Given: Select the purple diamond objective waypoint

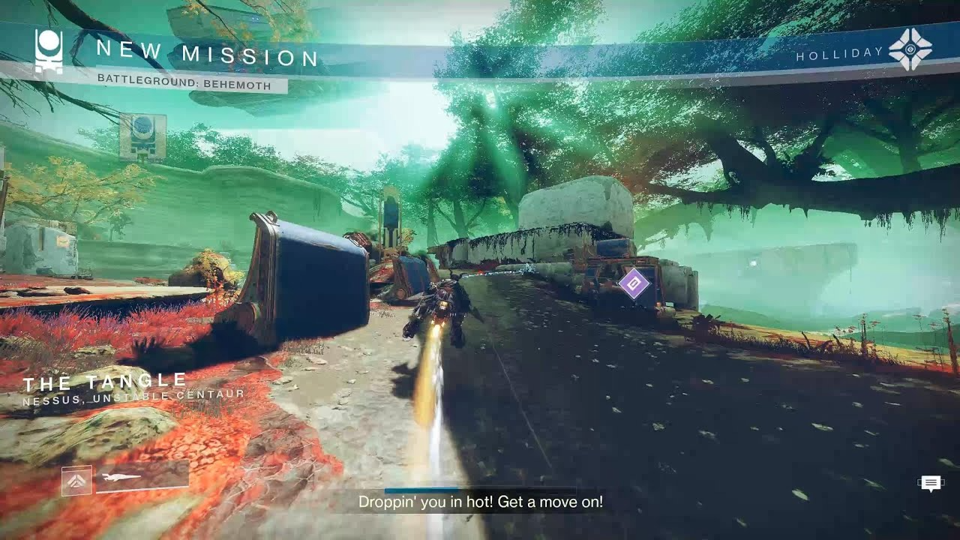Looking at the screenshot, I should [633, 284].
